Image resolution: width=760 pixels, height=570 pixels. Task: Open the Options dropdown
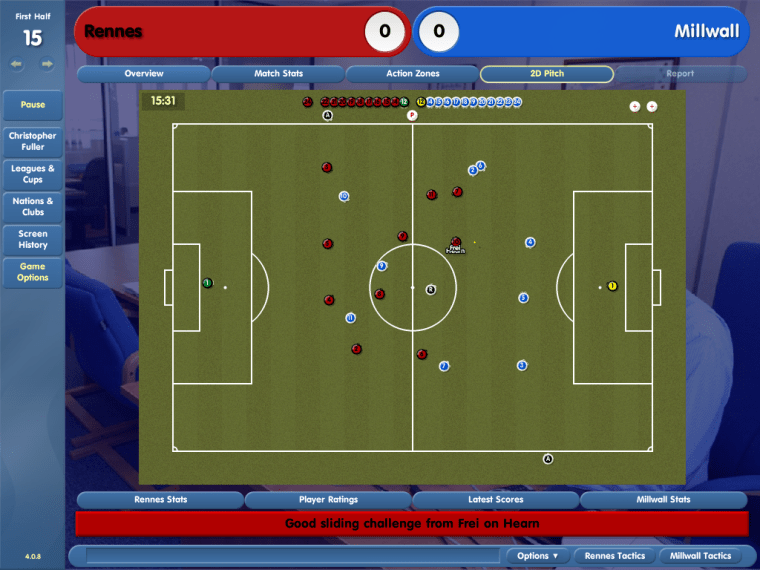(x=538, y=556)
